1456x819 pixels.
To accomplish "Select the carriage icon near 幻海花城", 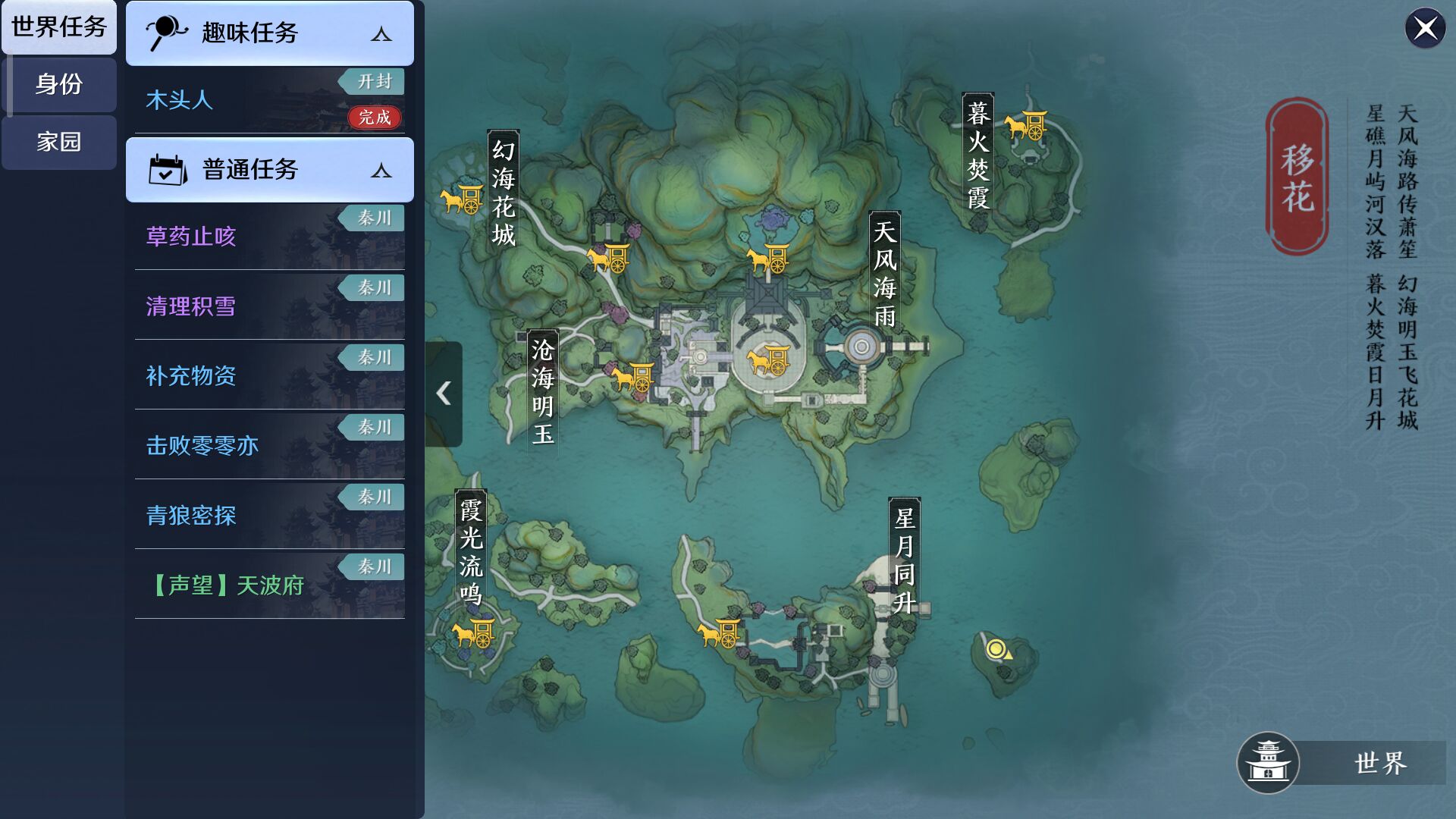I will [461, 201].
